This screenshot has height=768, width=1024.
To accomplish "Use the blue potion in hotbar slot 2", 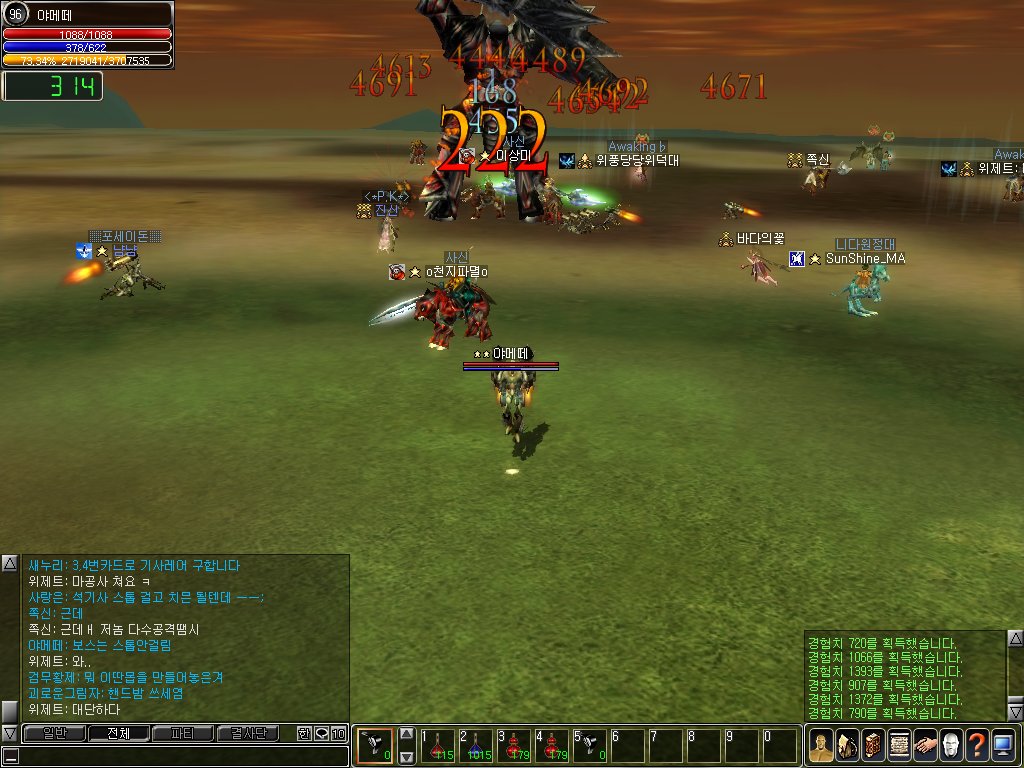I will click(476, 746).
